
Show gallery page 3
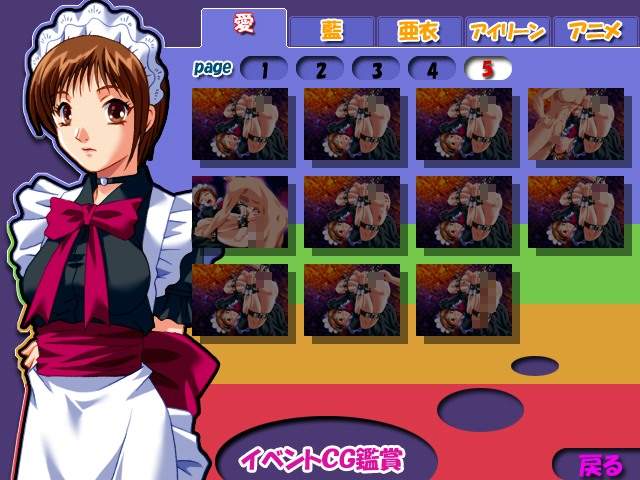(377, 69)
